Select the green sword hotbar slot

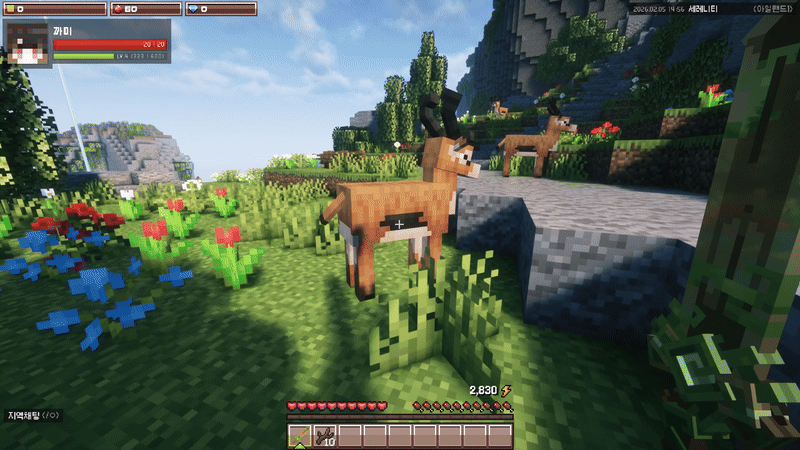(x=300, y=436)
